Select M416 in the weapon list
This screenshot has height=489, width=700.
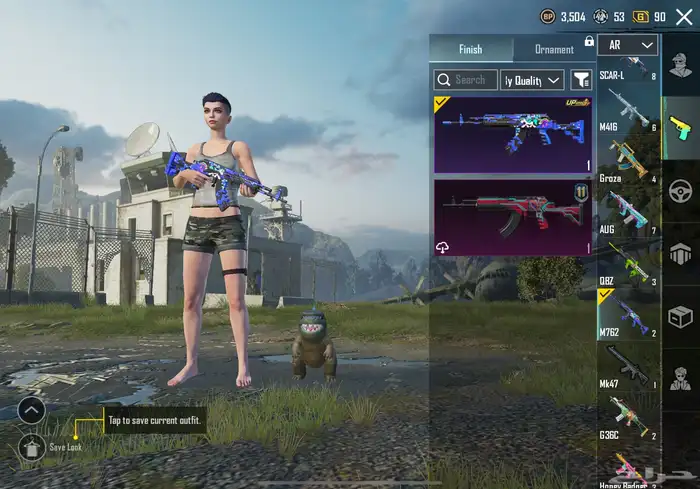[628, 112]
